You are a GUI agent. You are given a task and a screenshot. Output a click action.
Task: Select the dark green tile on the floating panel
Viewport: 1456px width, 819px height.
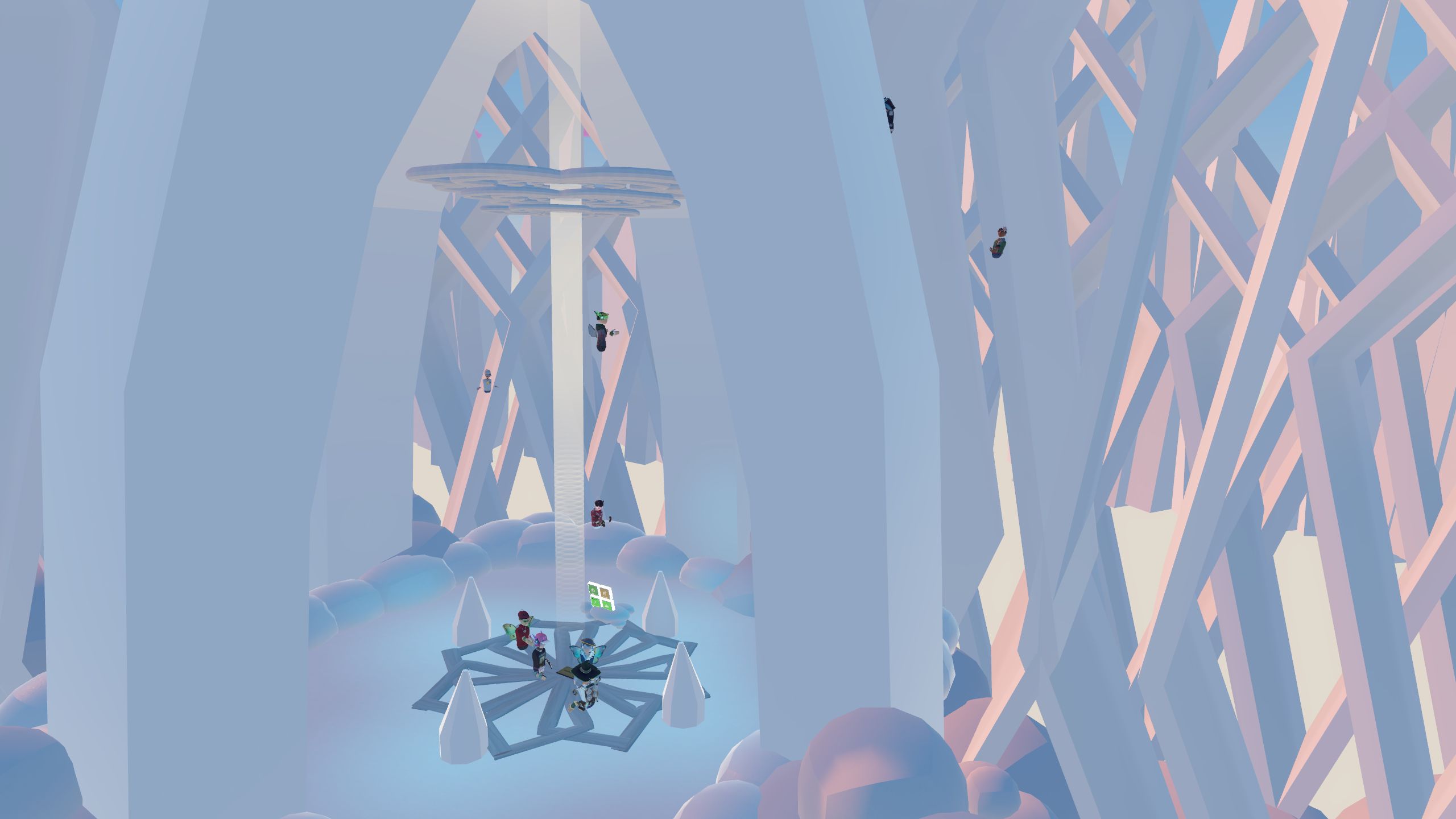(x=593, y=590)
